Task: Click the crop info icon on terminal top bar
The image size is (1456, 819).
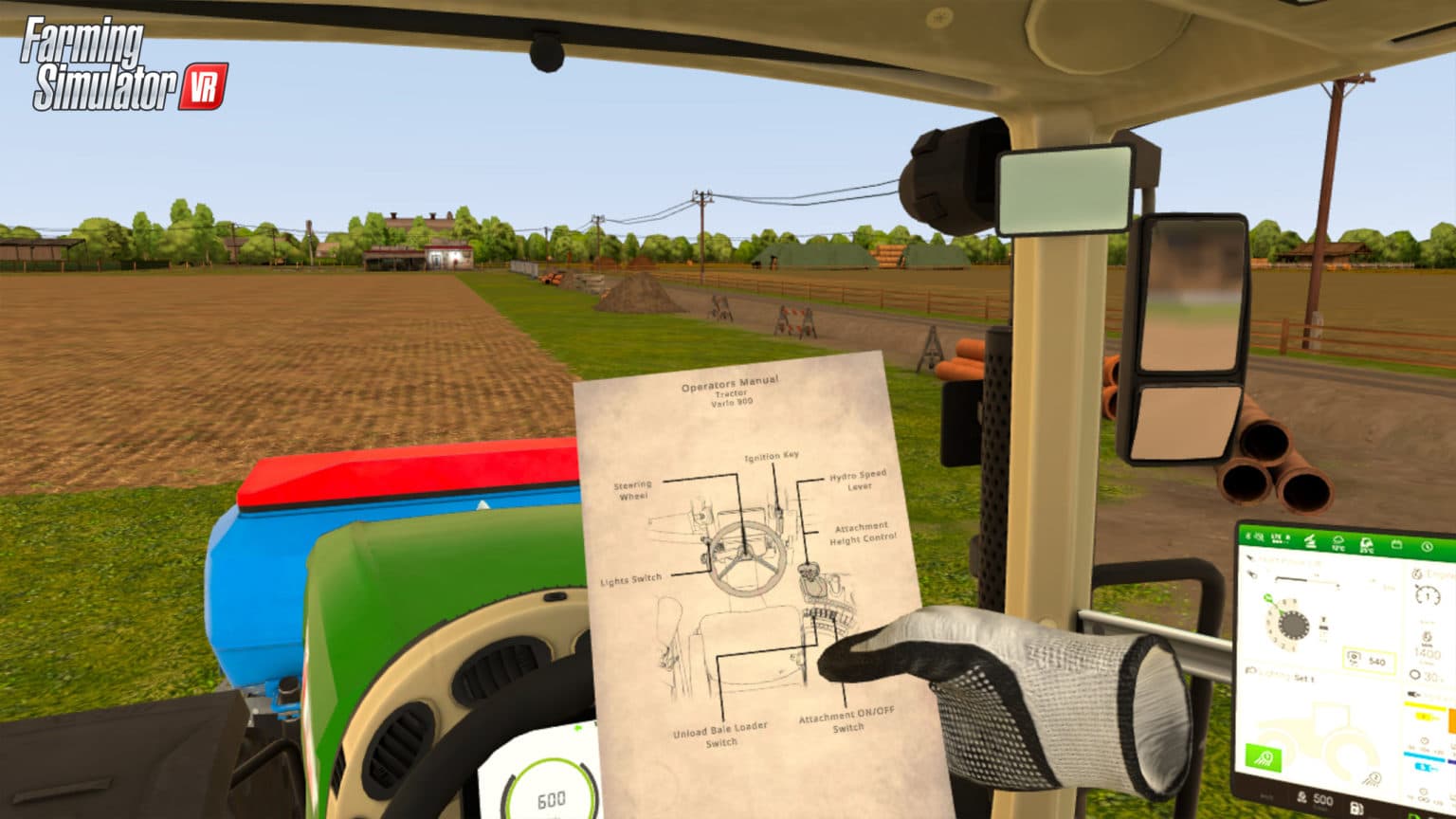Action: point(1366,544)
